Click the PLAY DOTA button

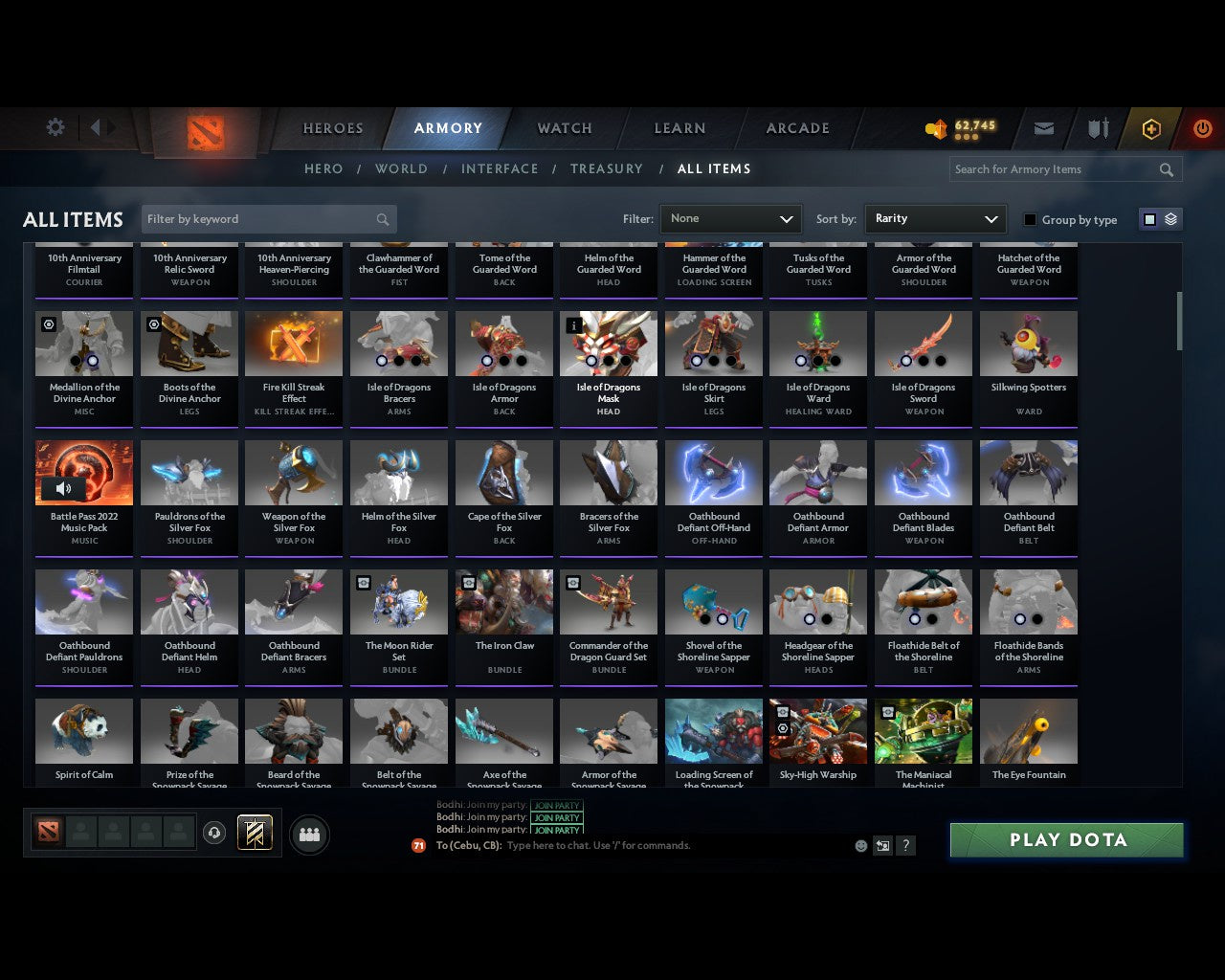[1066, 839]
